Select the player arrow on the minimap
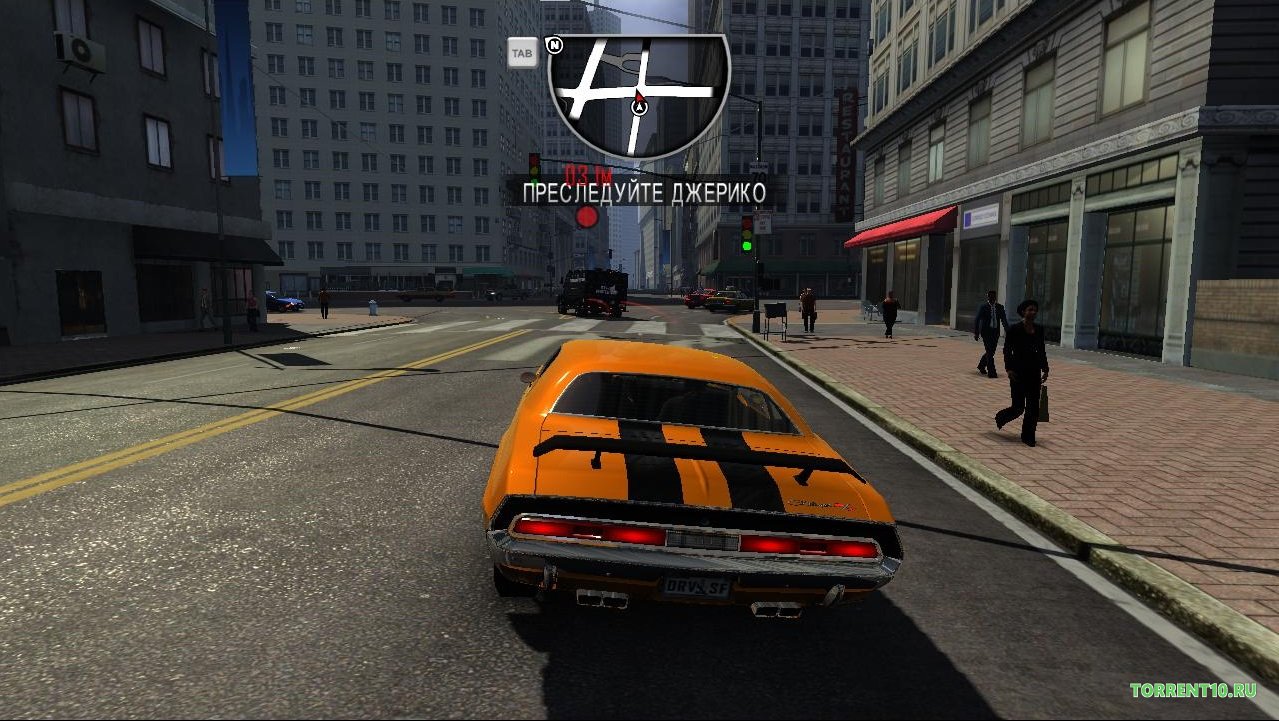The width and height of the screenshot is (1279, 721). (x=640, y=104)
